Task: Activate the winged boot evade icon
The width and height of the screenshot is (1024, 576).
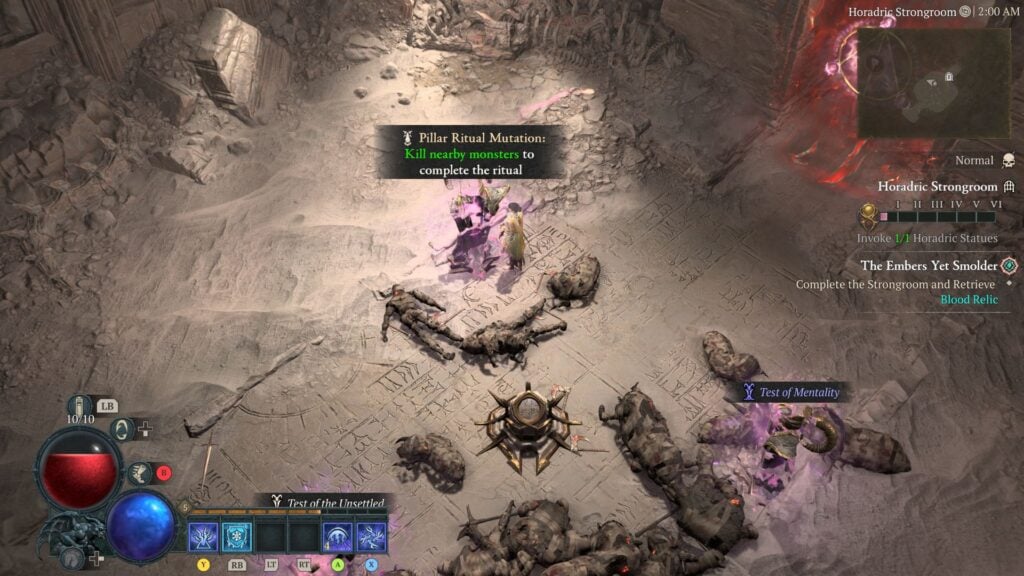Action: 139,473
